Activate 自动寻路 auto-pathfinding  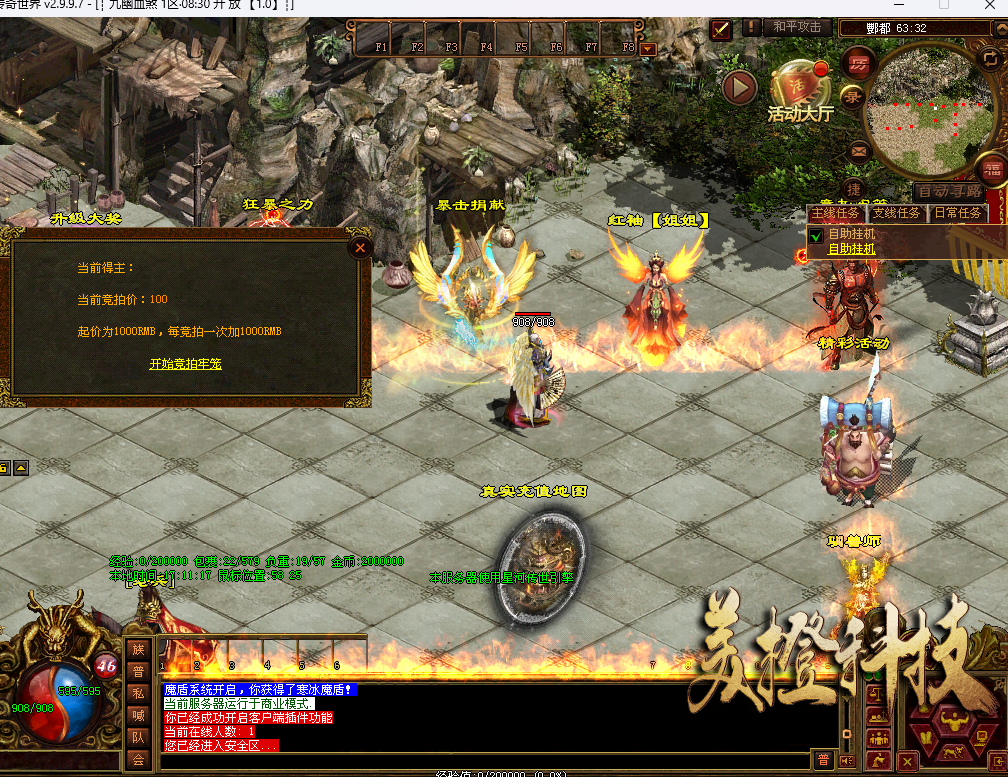point(949,191)
